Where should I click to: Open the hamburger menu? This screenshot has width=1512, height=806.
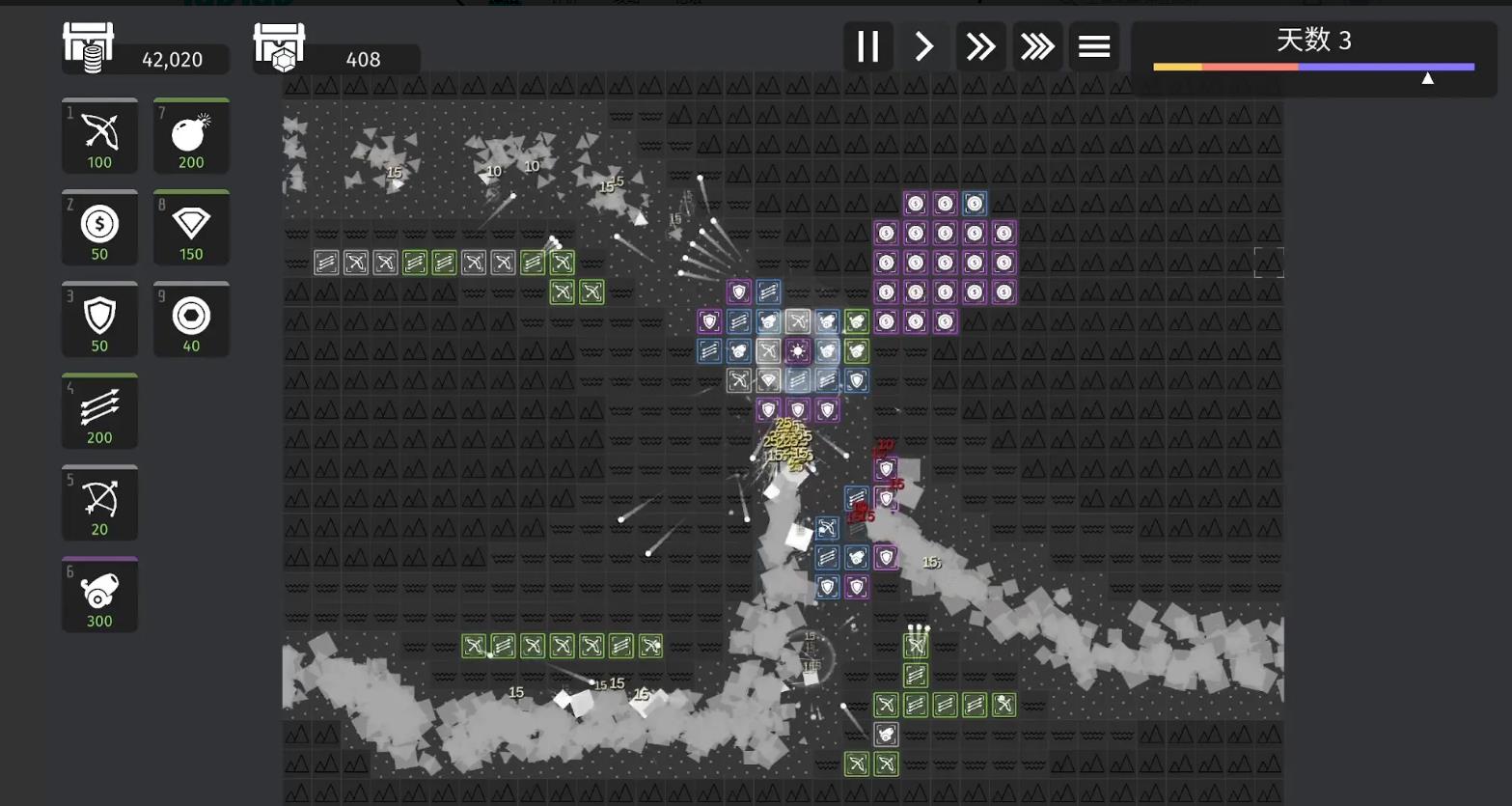(x=1094, y=46)
